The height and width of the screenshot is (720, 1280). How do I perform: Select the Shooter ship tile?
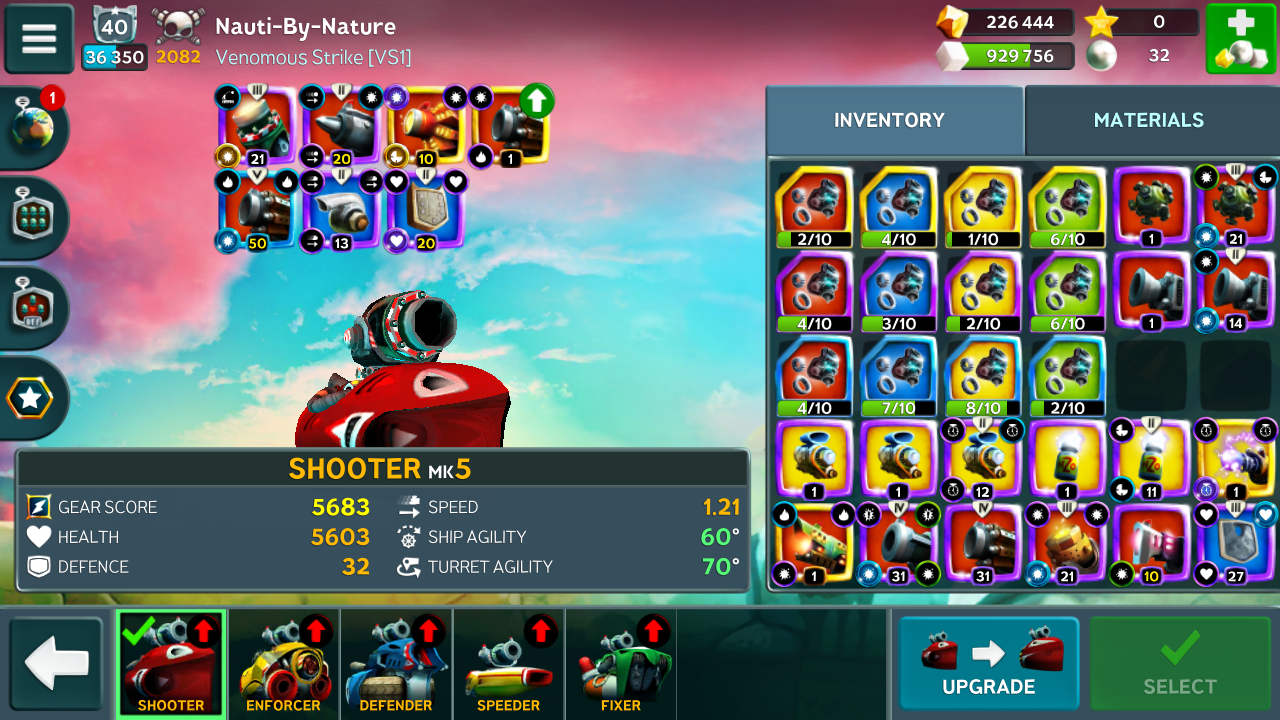[171, 664]
